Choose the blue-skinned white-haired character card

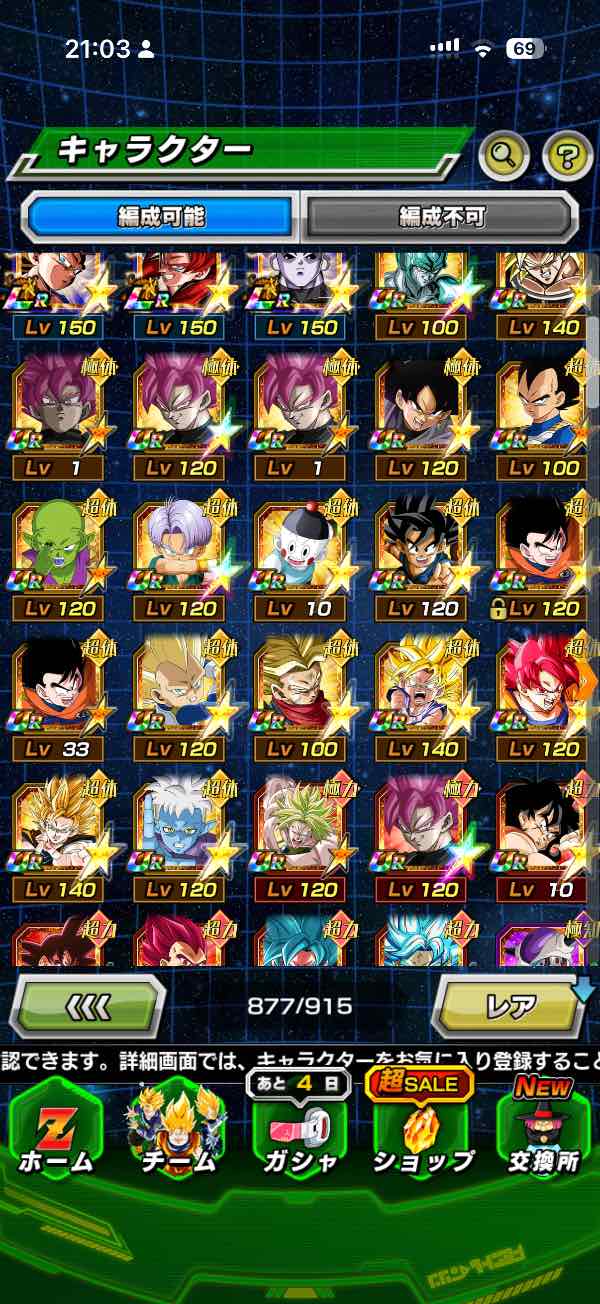point(179,831)
